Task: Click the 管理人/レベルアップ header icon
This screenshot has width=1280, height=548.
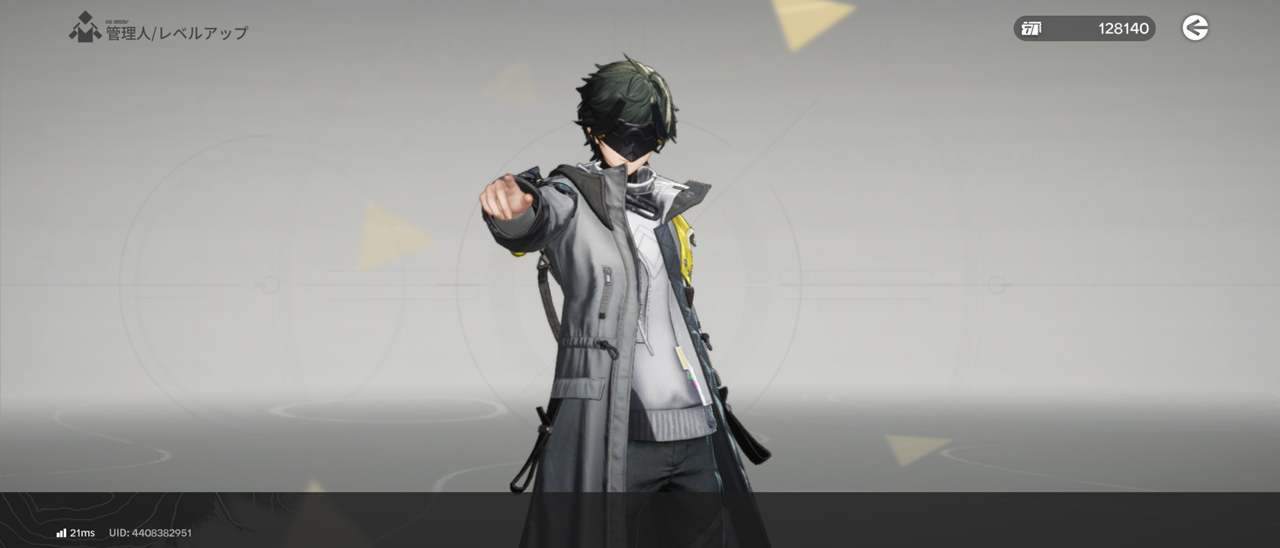Action: point(85,27)
